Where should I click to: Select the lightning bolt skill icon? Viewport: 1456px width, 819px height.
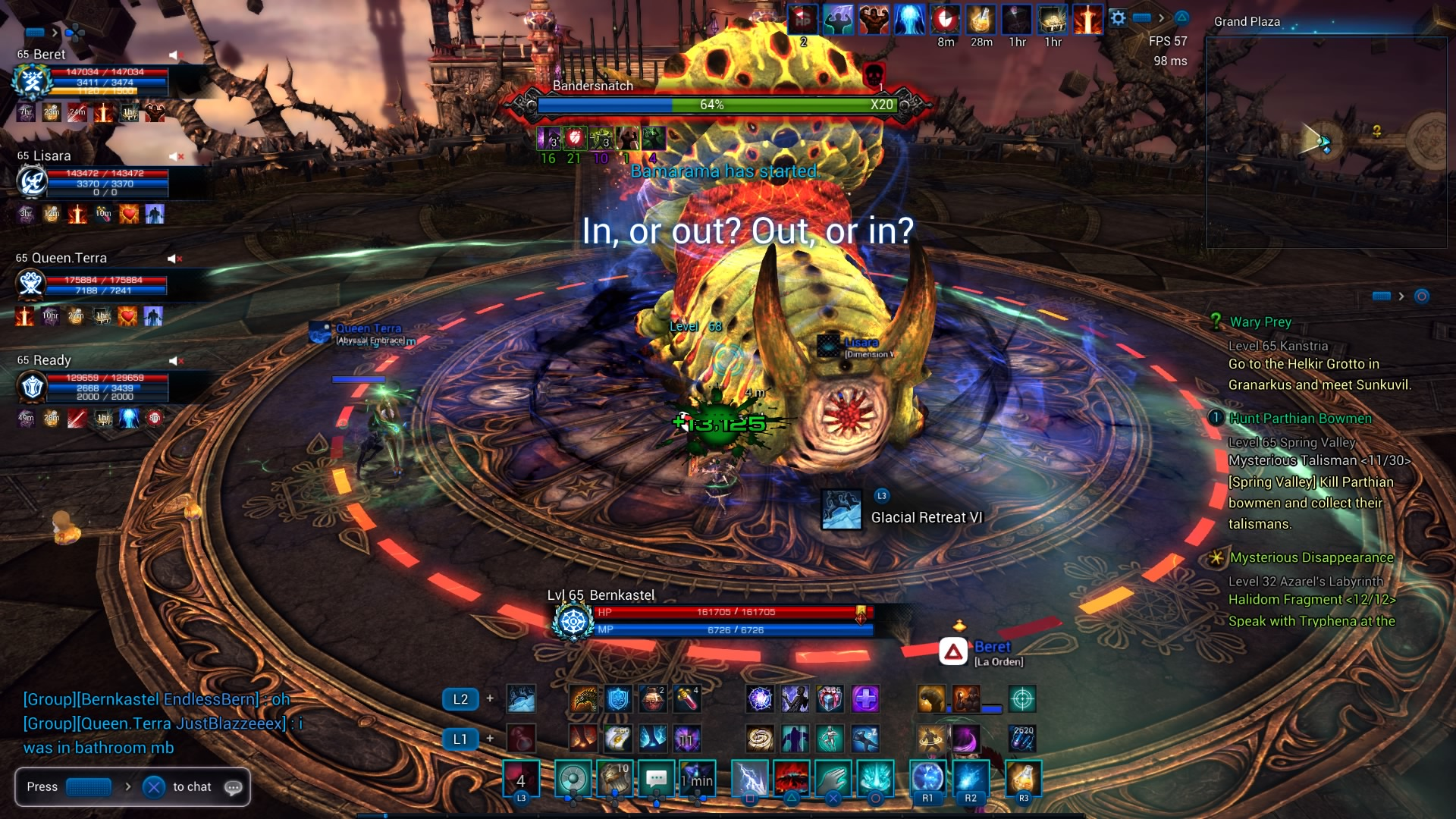coord(749,779)
